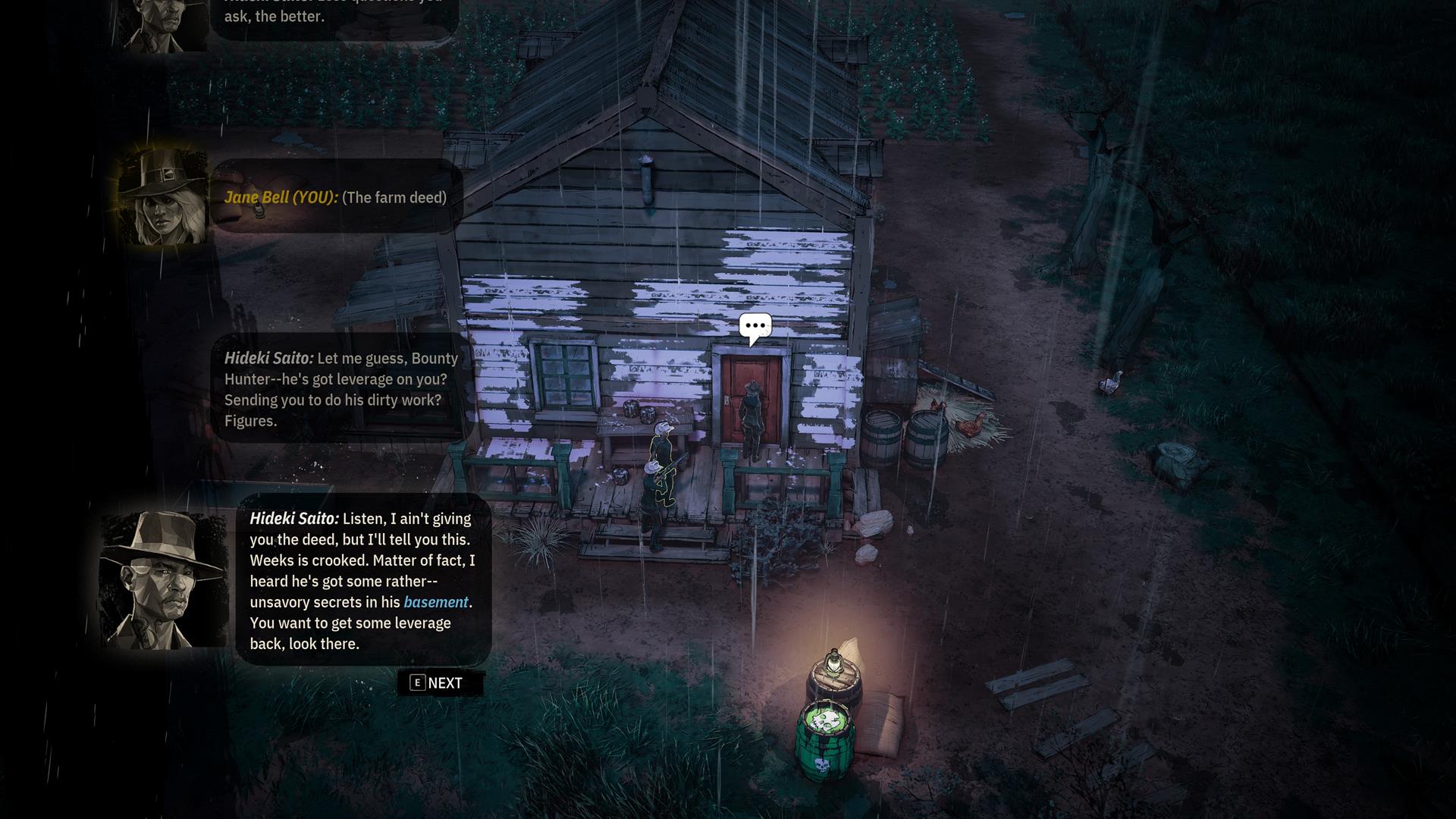Advance the dialogue with the NEXT button

438,683
